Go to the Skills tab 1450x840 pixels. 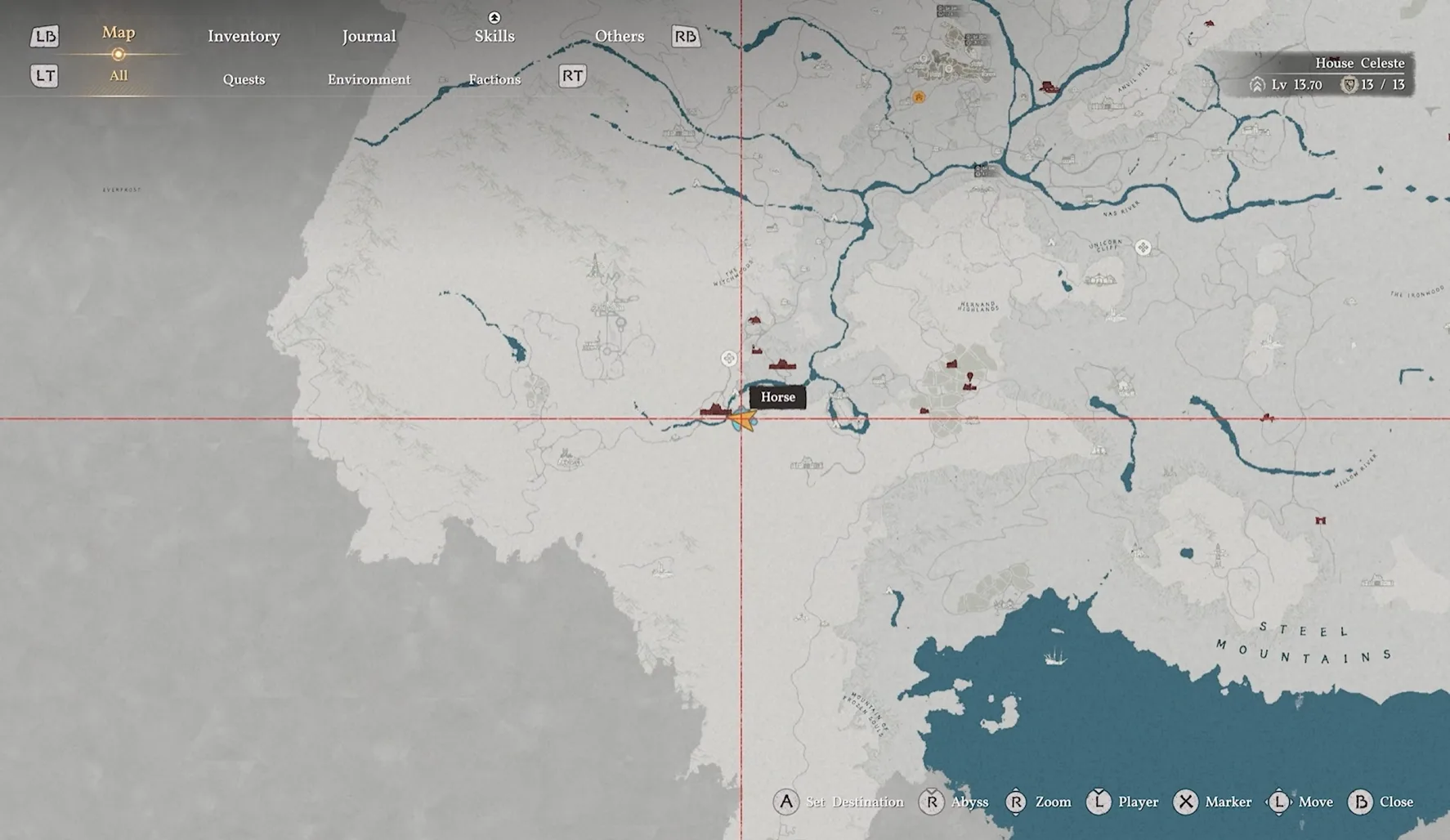coord(495,36)
